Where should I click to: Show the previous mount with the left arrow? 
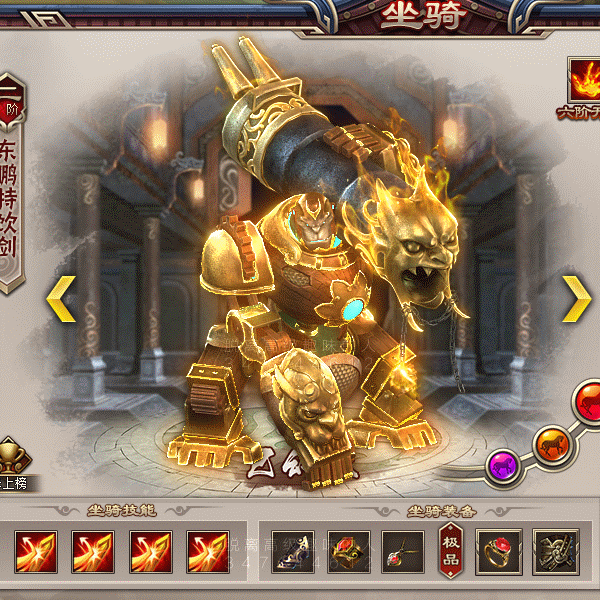61,299
